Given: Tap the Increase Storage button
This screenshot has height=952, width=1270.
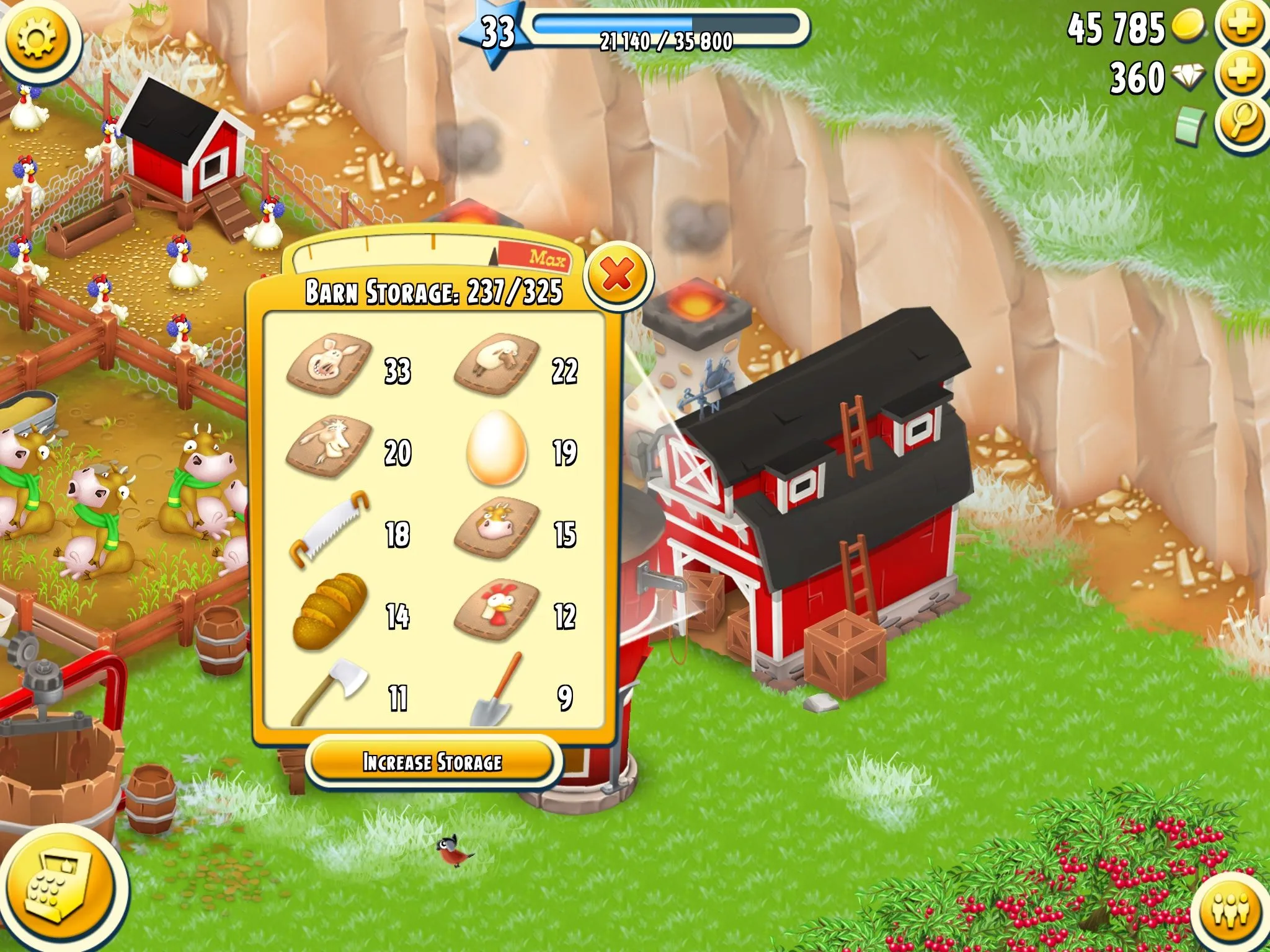Looking at the screenshot, I should (x=433, y=762).
